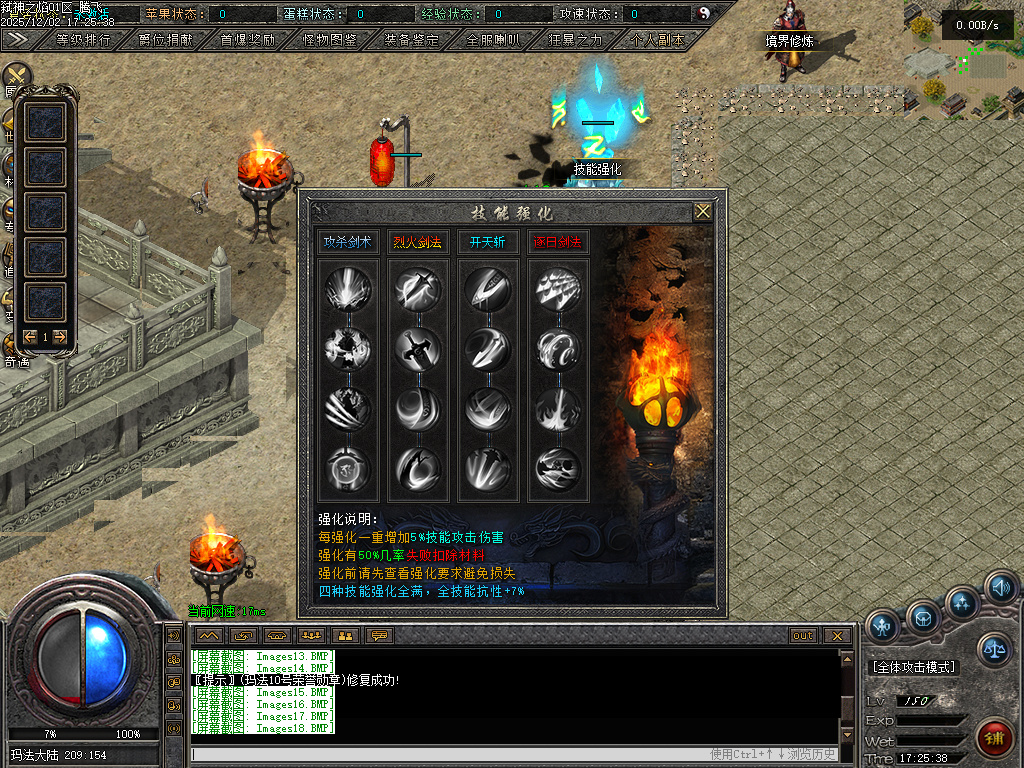
Task: Choose the 逐日剑法 skill header
Action: pos(558,242)
